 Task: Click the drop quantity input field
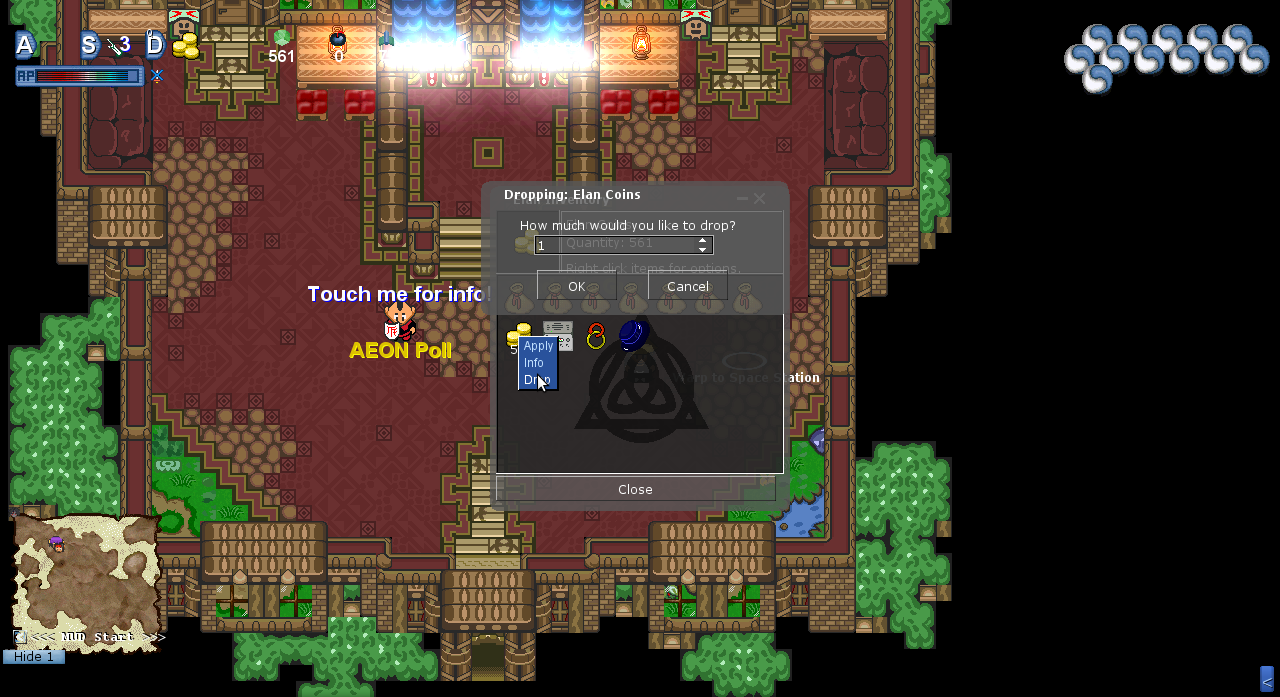[614, 245]
